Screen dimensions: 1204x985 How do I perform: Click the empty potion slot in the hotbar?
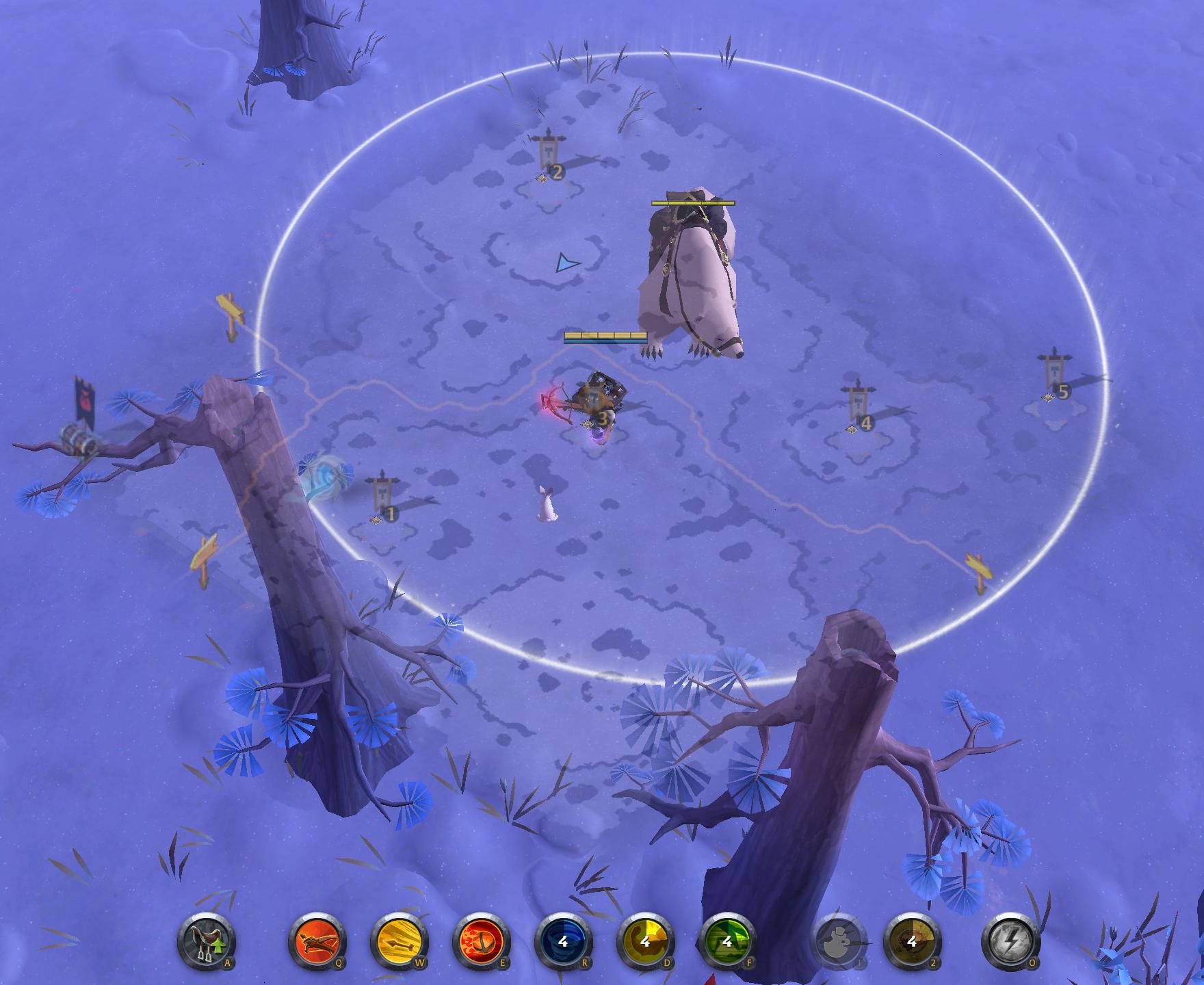point(836,944)
